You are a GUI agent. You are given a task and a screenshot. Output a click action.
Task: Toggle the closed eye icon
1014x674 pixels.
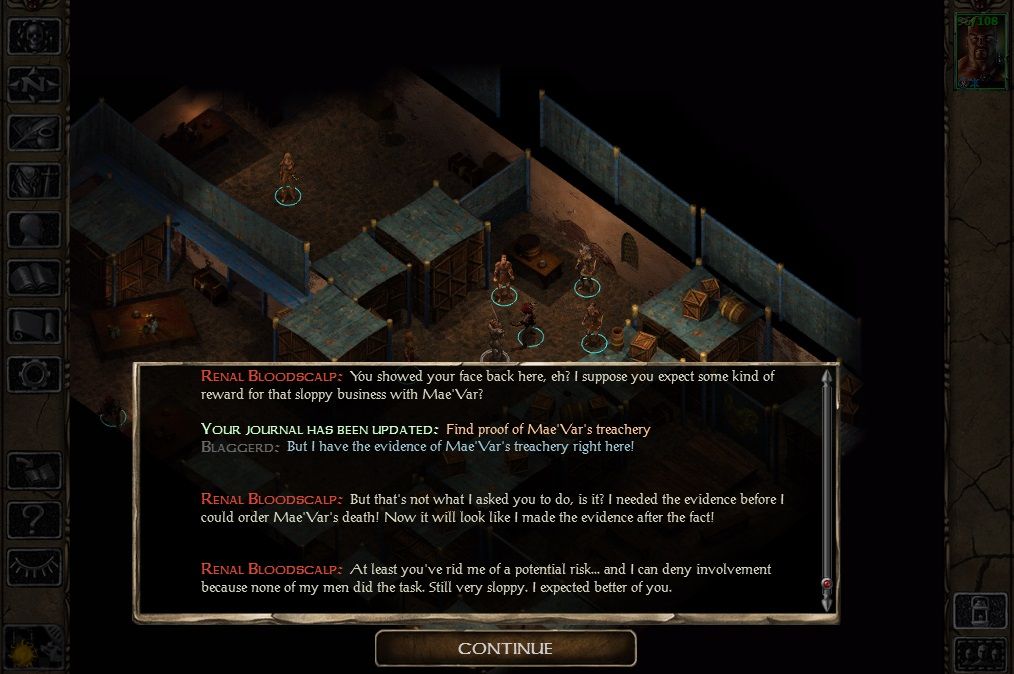coord(34,567)
